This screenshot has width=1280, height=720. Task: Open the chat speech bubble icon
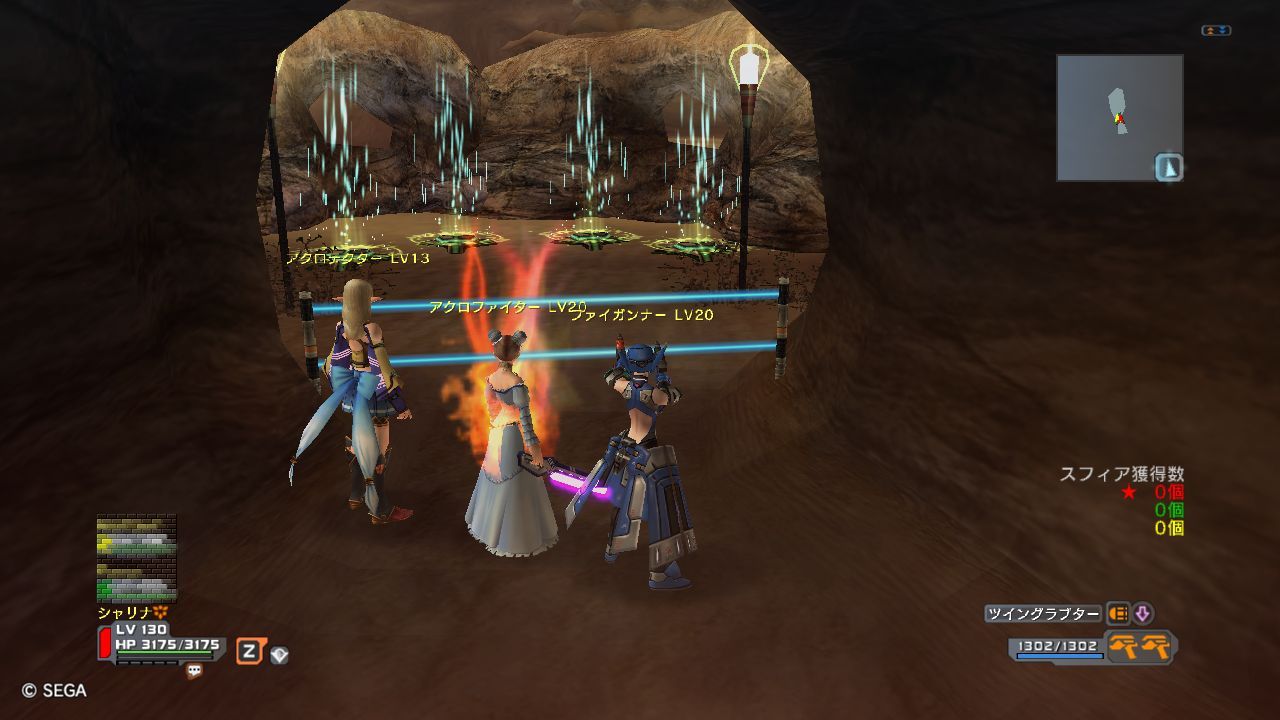(x=194, y=671)
